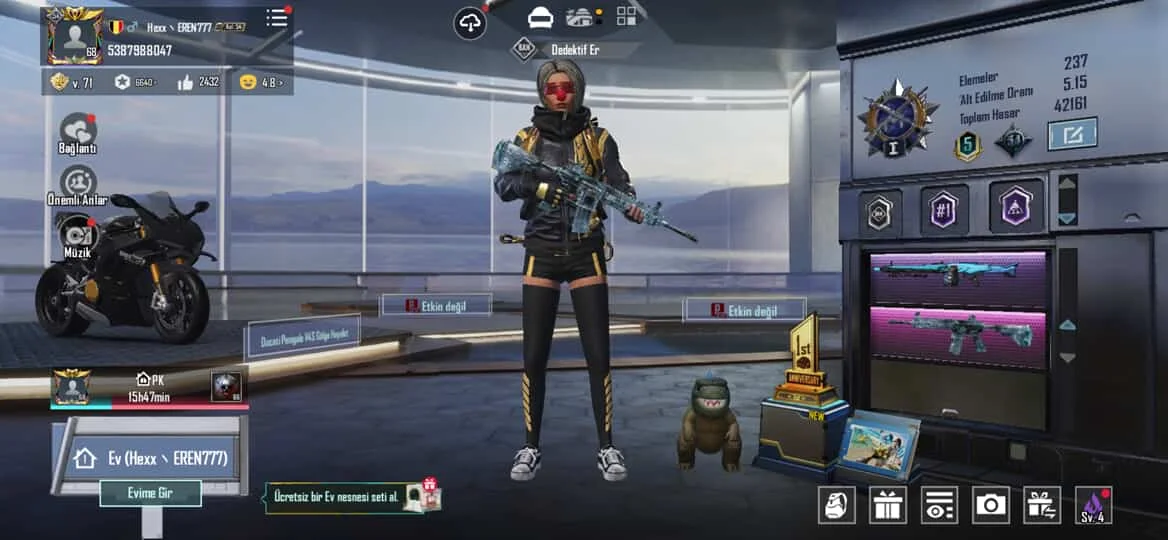This screenshot has width=1168, height=540.
Task: Select the #1 purple badge
Action: [944, 209]
